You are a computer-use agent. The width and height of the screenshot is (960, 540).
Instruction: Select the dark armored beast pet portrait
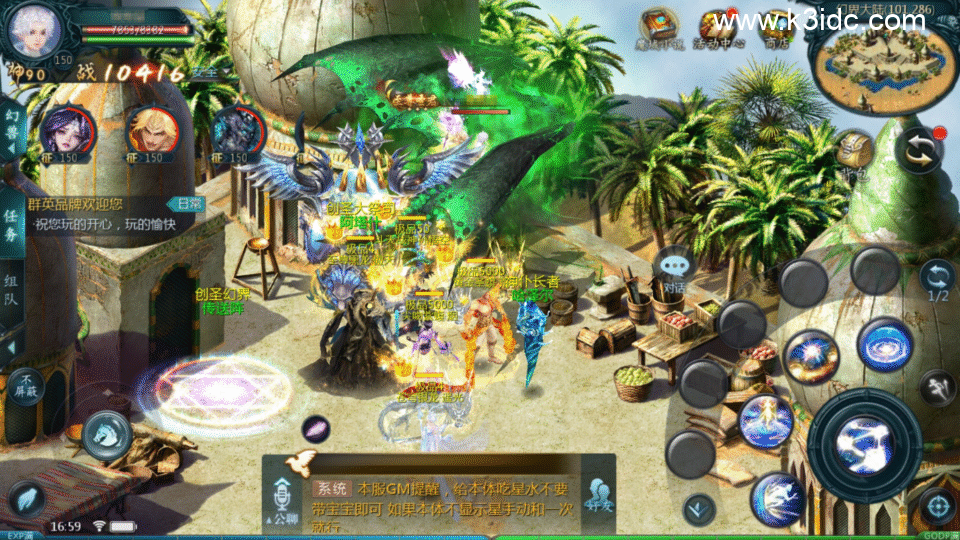[x=238, y=131]
